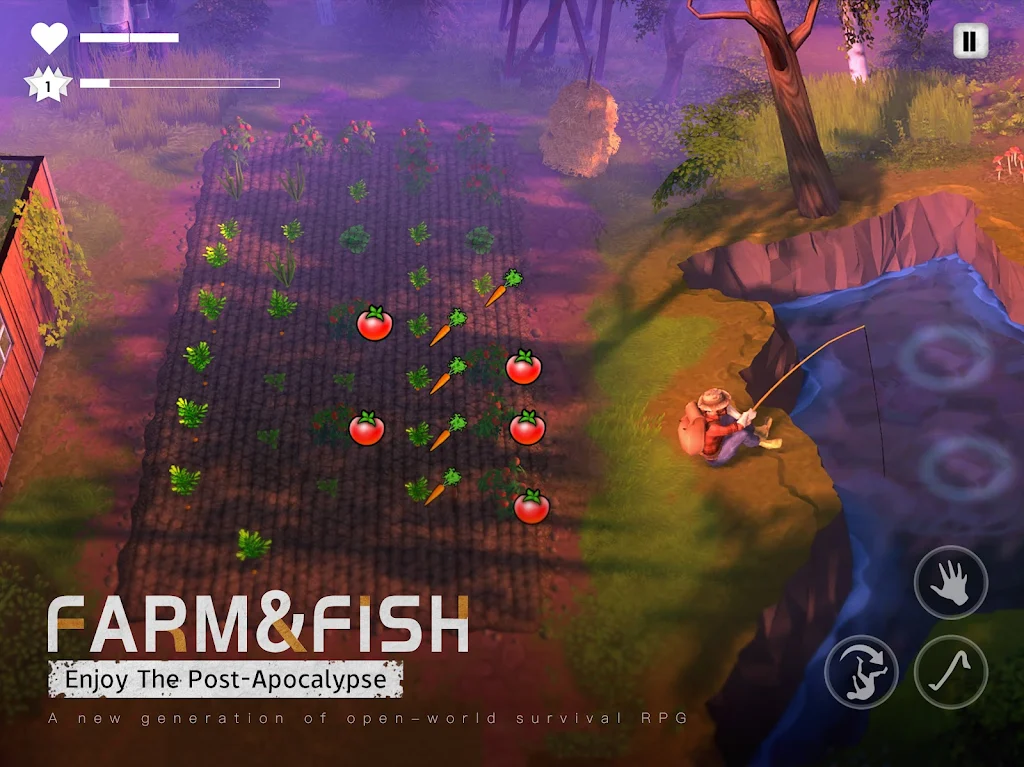Activate the dodge roll action
Viewport: 1024px width, 767px height.
click(x=861, y=672)
